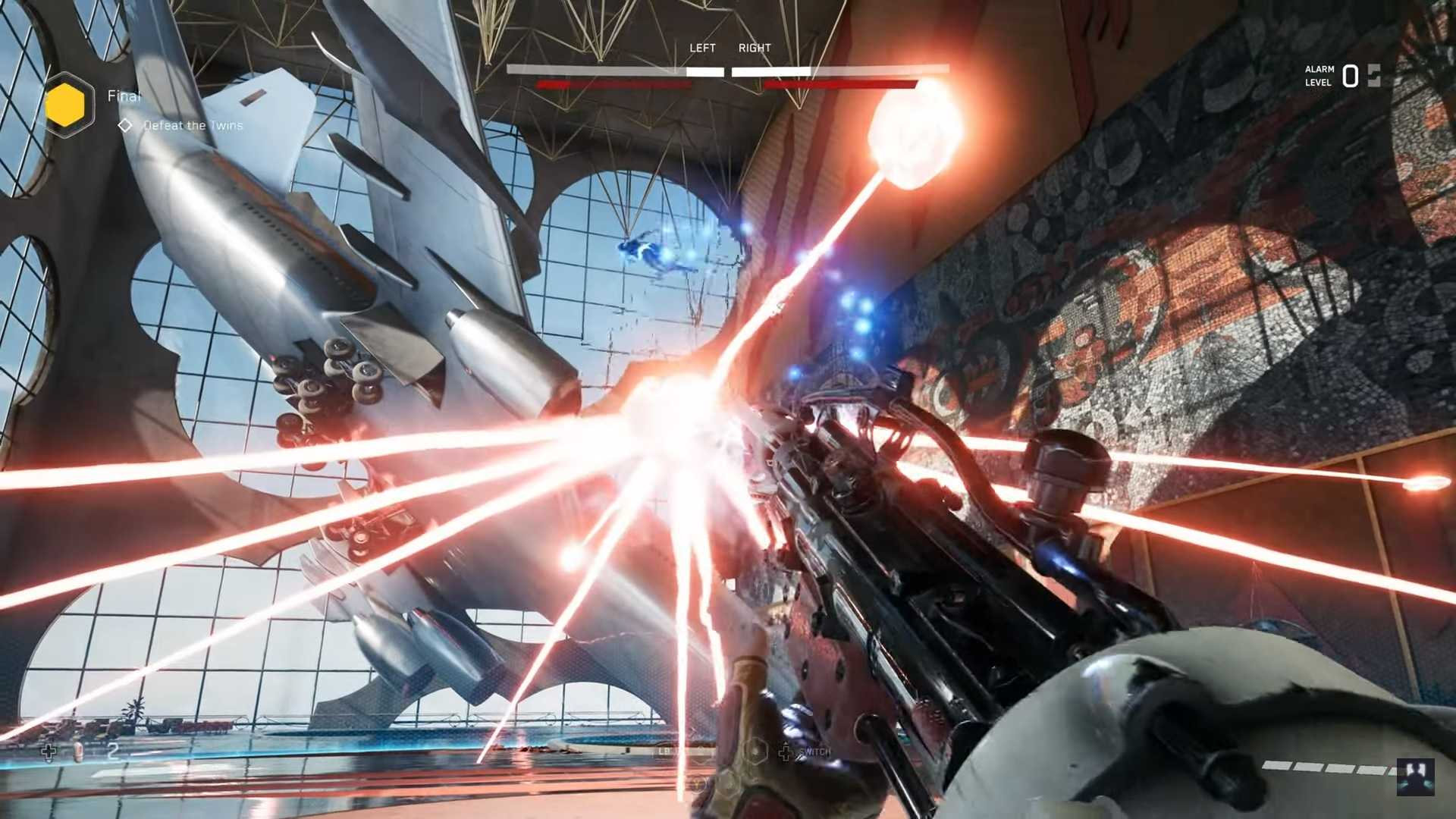The width and height of the screenshot is (1456, 819).
Task: Click the glove ability portrait icon
Action: (1415, 777)
